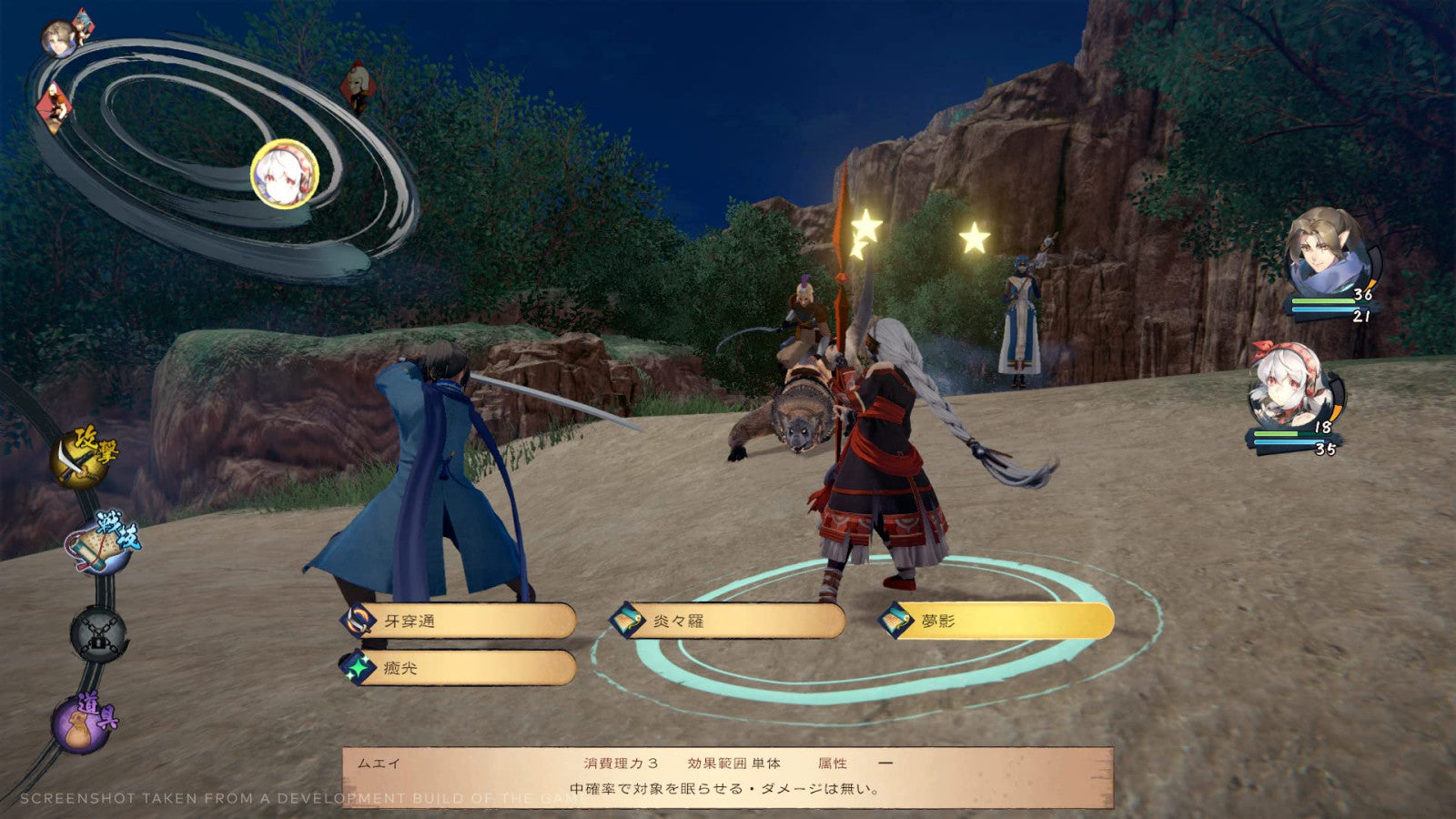Choose the 炎々羅 skill
The width and height of the screenshot is (1456, 819).
pos(729,622)
